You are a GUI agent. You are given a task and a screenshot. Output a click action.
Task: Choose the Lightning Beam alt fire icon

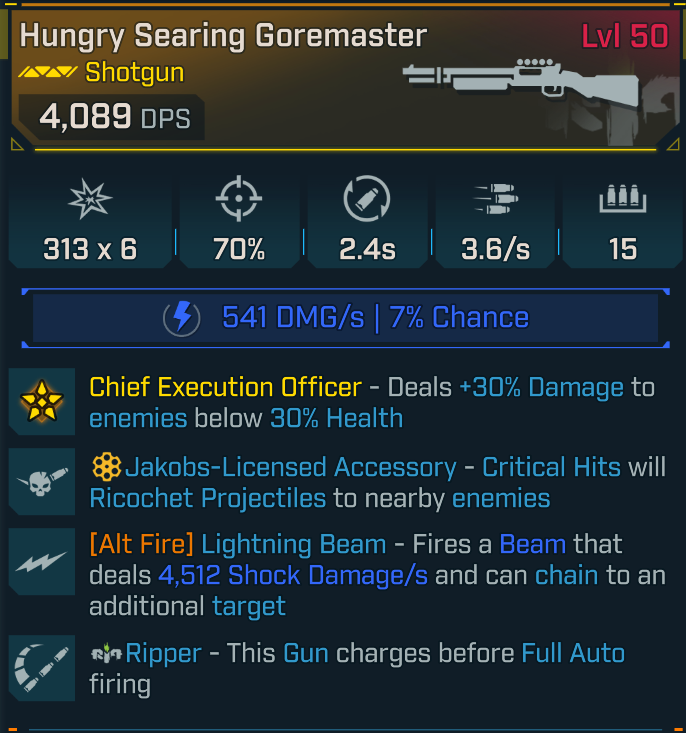43,562
